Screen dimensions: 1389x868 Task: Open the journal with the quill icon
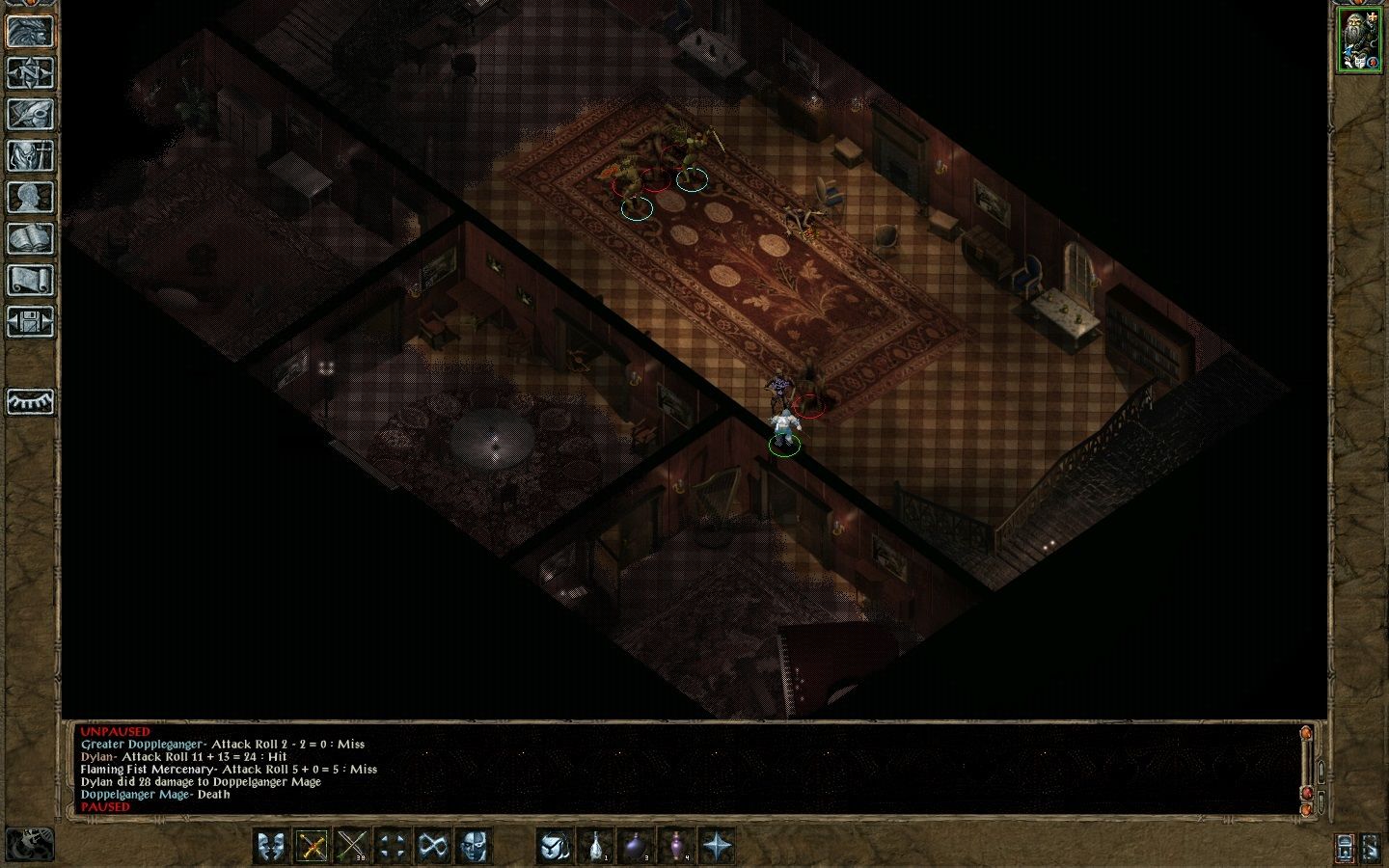[x=30, y=114]
